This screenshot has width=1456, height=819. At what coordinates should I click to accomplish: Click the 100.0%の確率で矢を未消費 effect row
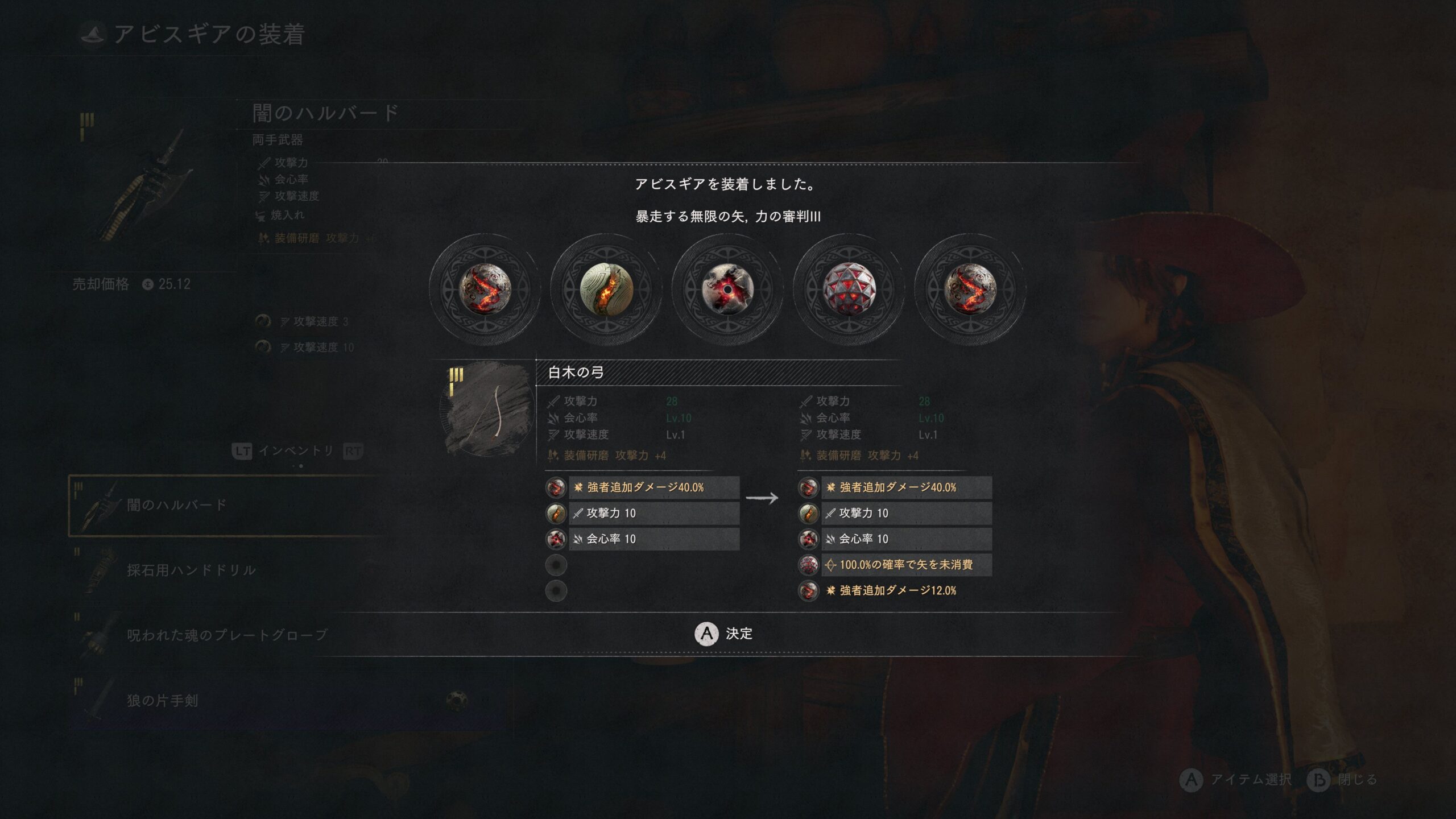click(905, 565)
